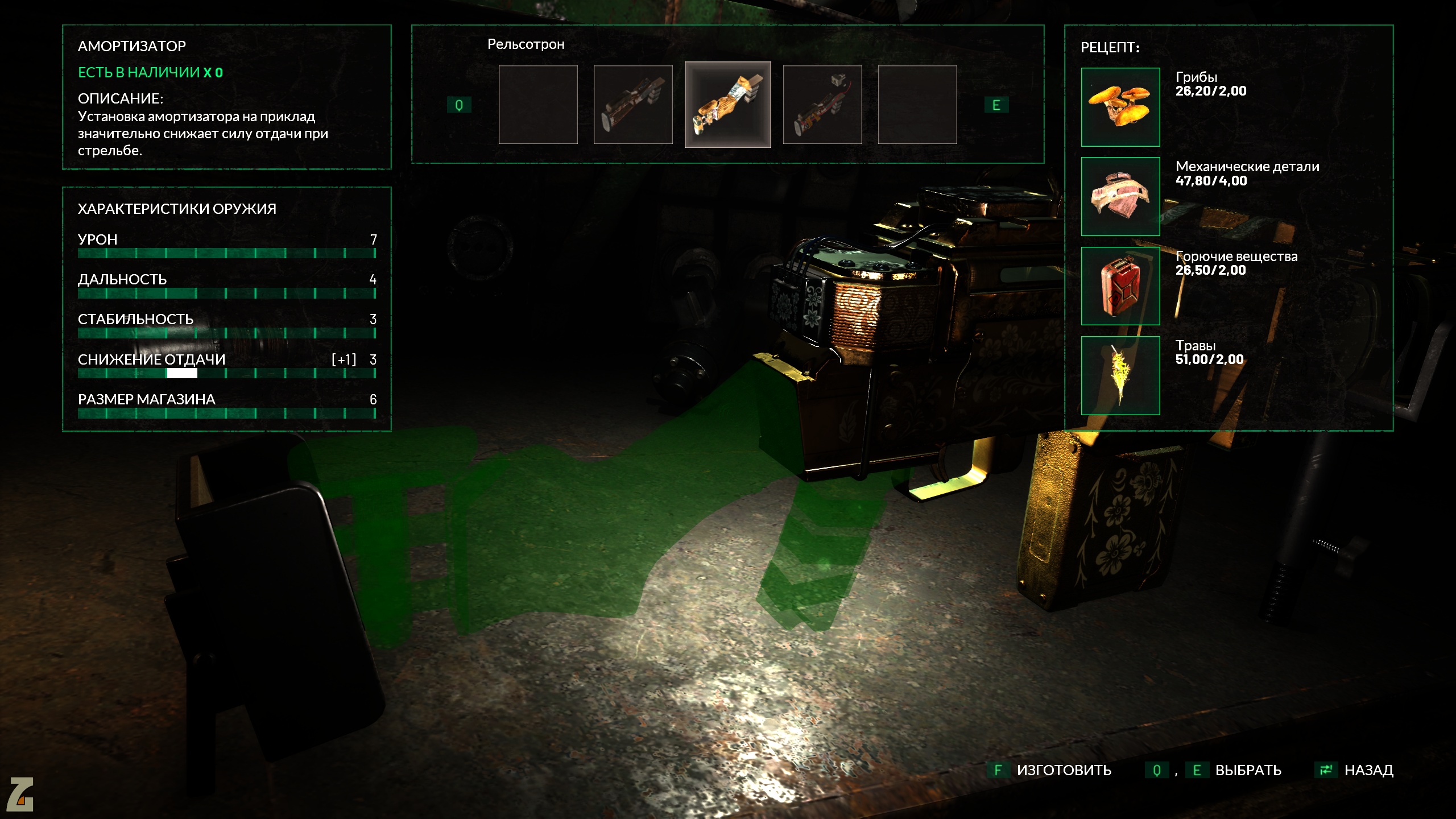Go back with the НАЗАД button

pyautogui.click(x=1367, y=770)
